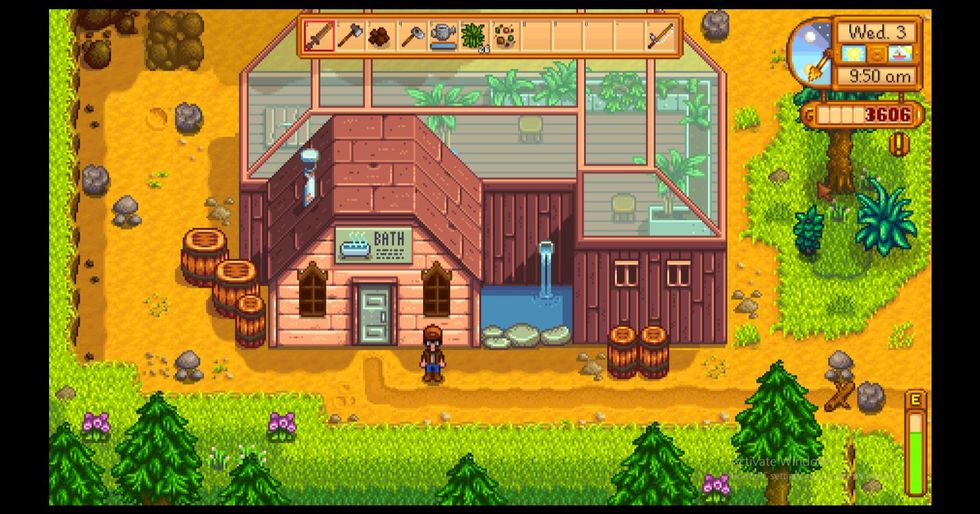Equip the hoe from the hotbar
This screenshot has height=514, width=980.
(x=412, y=37)
